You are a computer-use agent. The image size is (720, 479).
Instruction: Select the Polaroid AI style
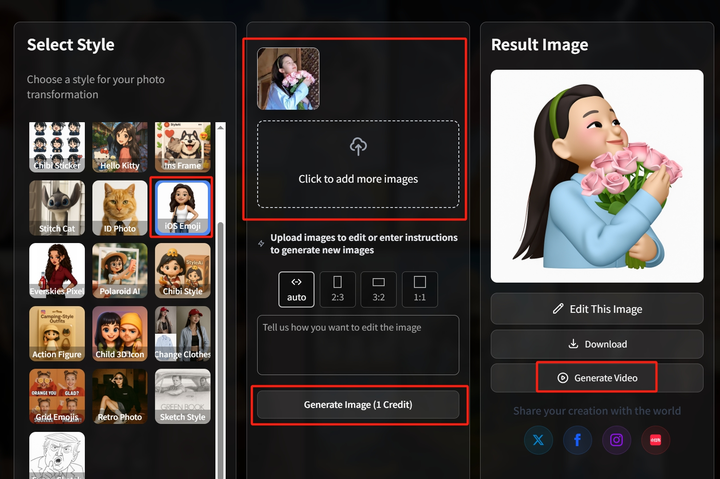pyautogui.click(x=119, y=271)
